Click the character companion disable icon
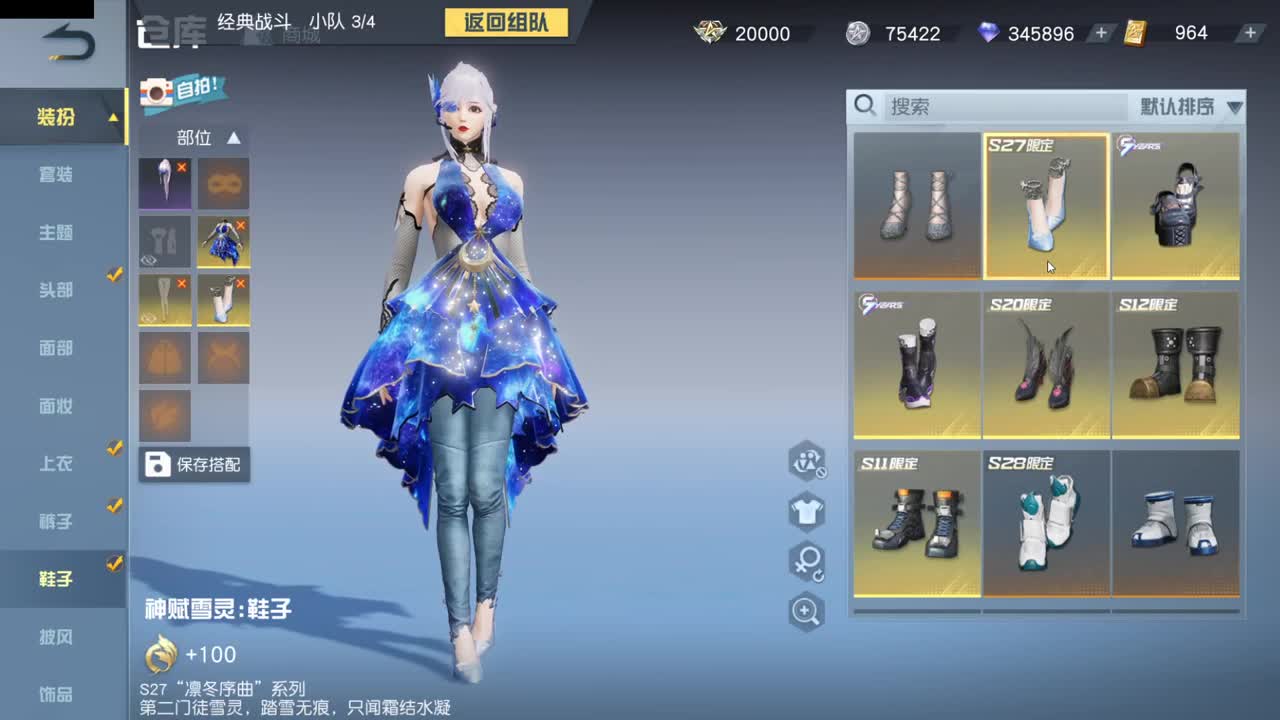 pos(807,463)
